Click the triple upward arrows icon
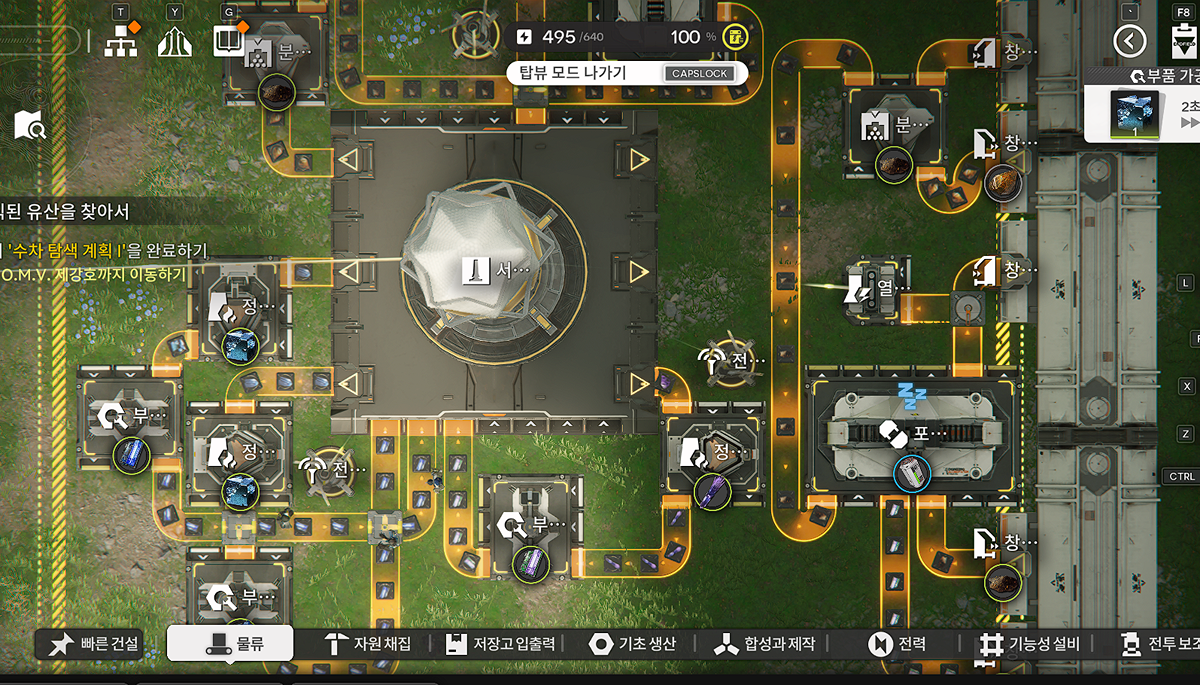This screenshot has width=1200, height=685. click(175, 41)
